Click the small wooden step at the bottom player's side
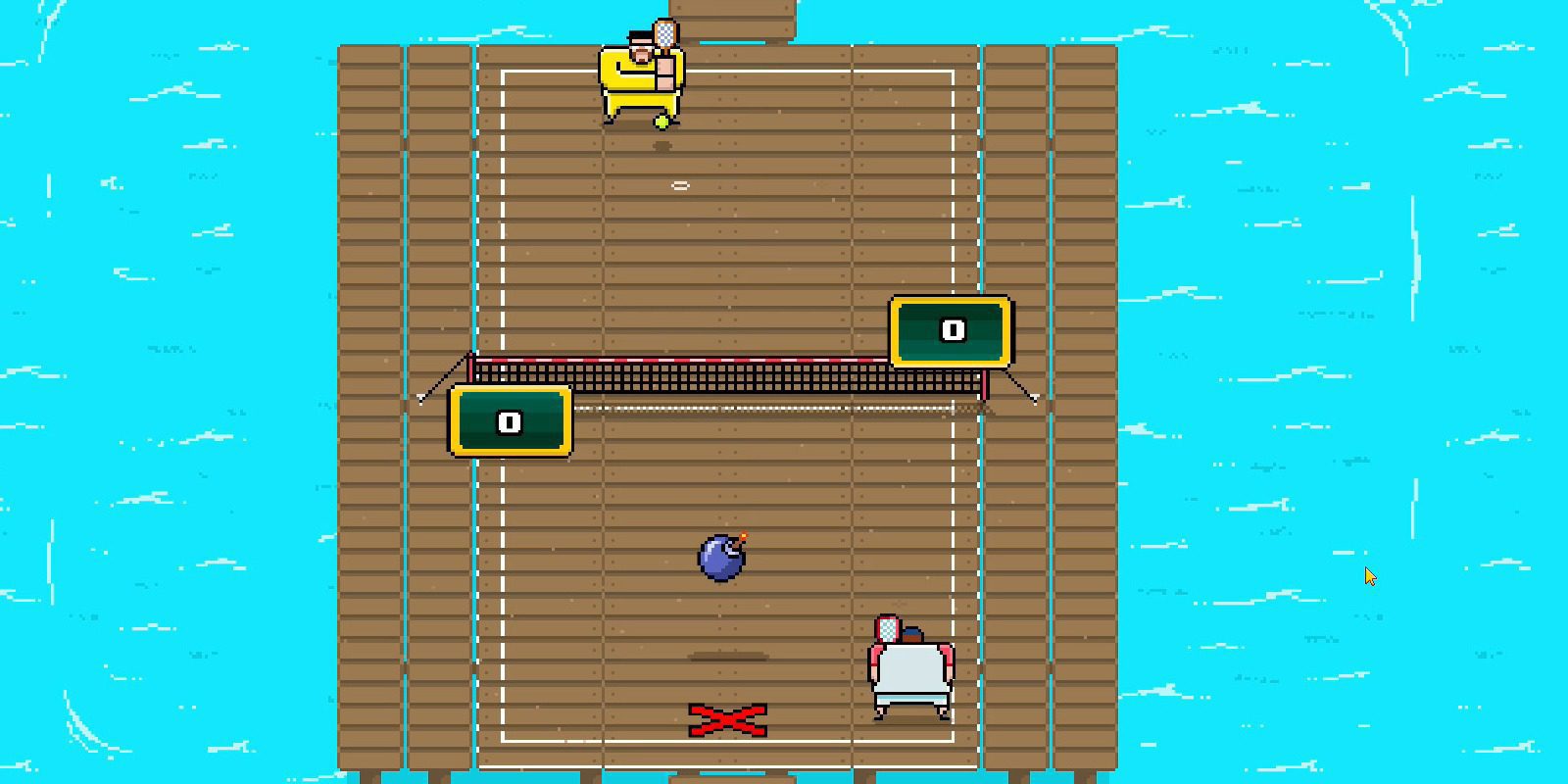Viewport: 1568px width, 784px height. coord(727,655)
